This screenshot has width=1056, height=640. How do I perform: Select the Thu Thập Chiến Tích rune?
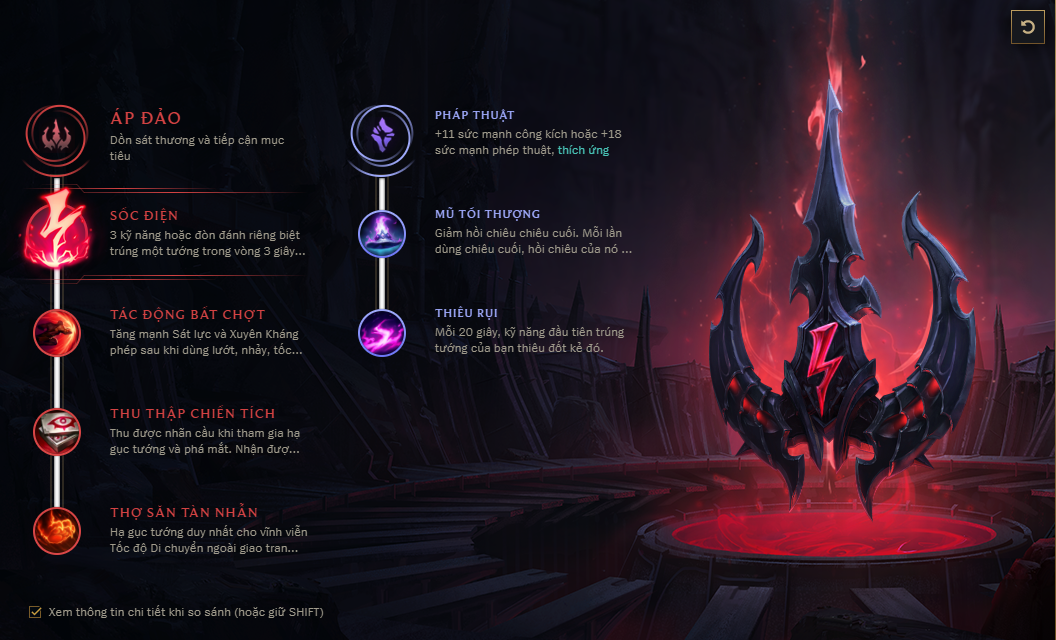[57, 431]
